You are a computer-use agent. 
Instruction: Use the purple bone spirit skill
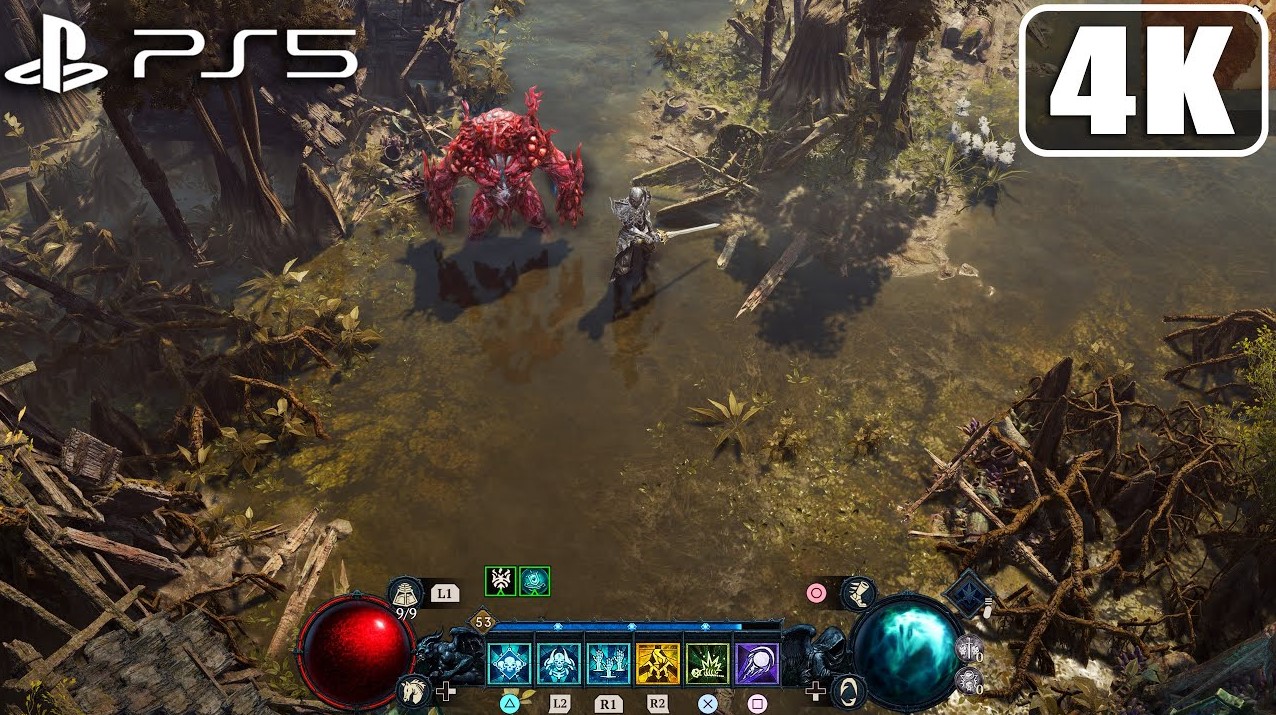click(757, 664)
